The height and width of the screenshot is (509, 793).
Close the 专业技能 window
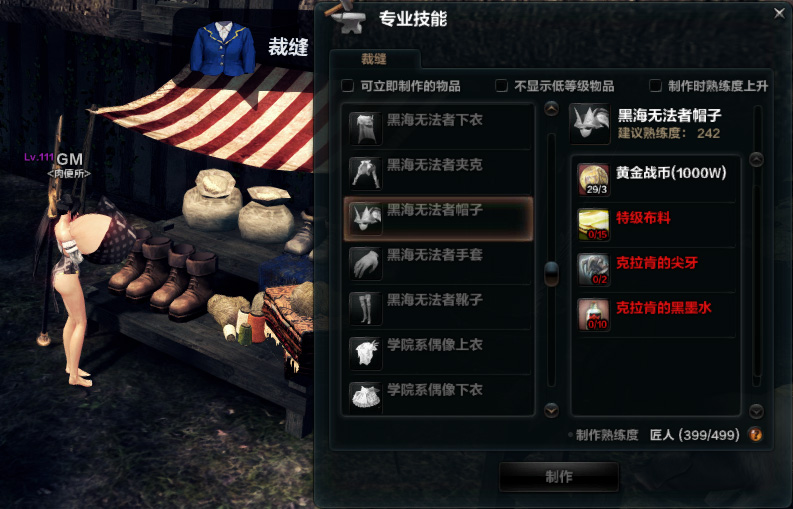[779, 13]
